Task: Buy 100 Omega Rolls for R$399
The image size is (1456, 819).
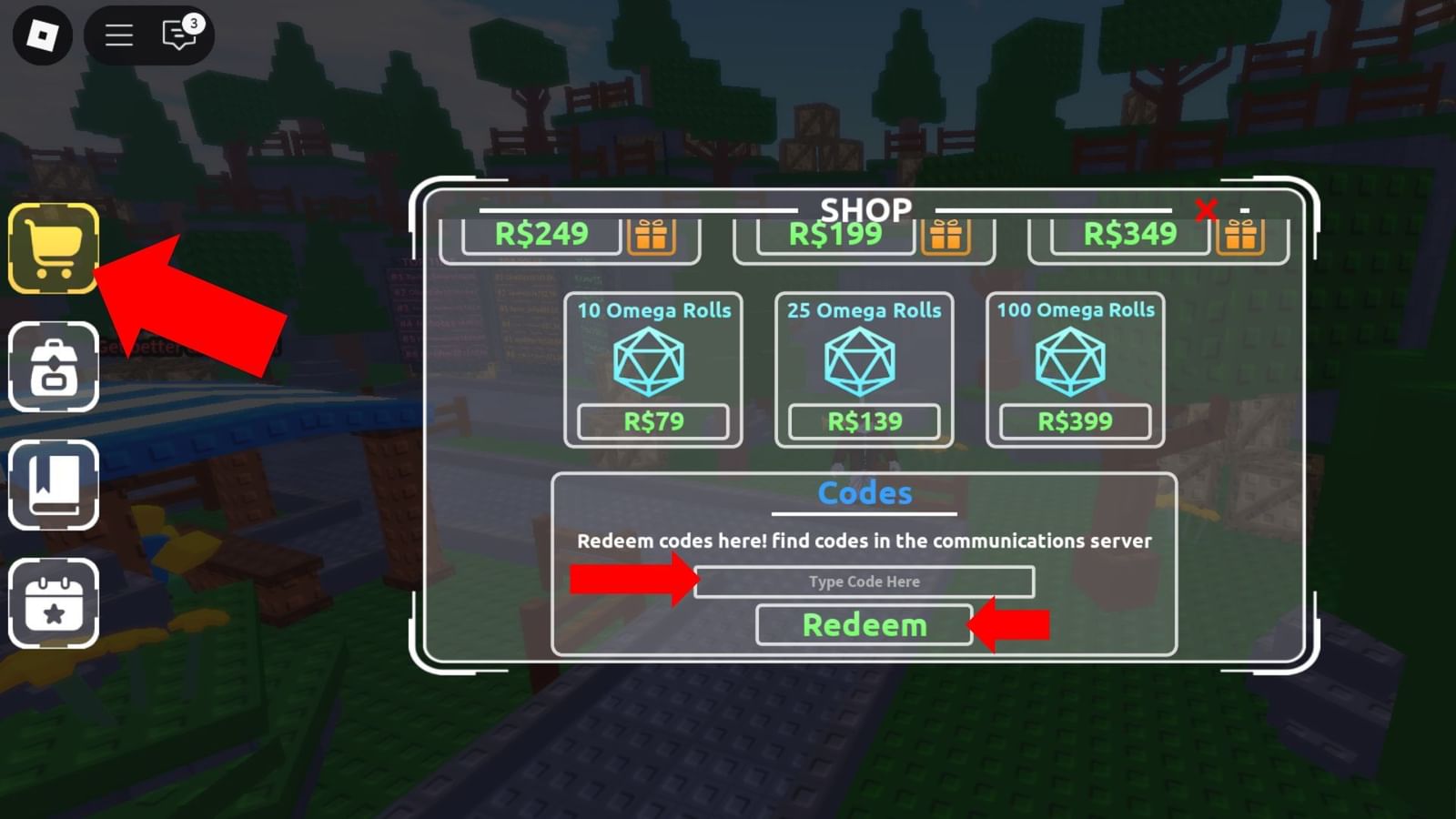Action: pyautogui.click(x=1074, y=420)
